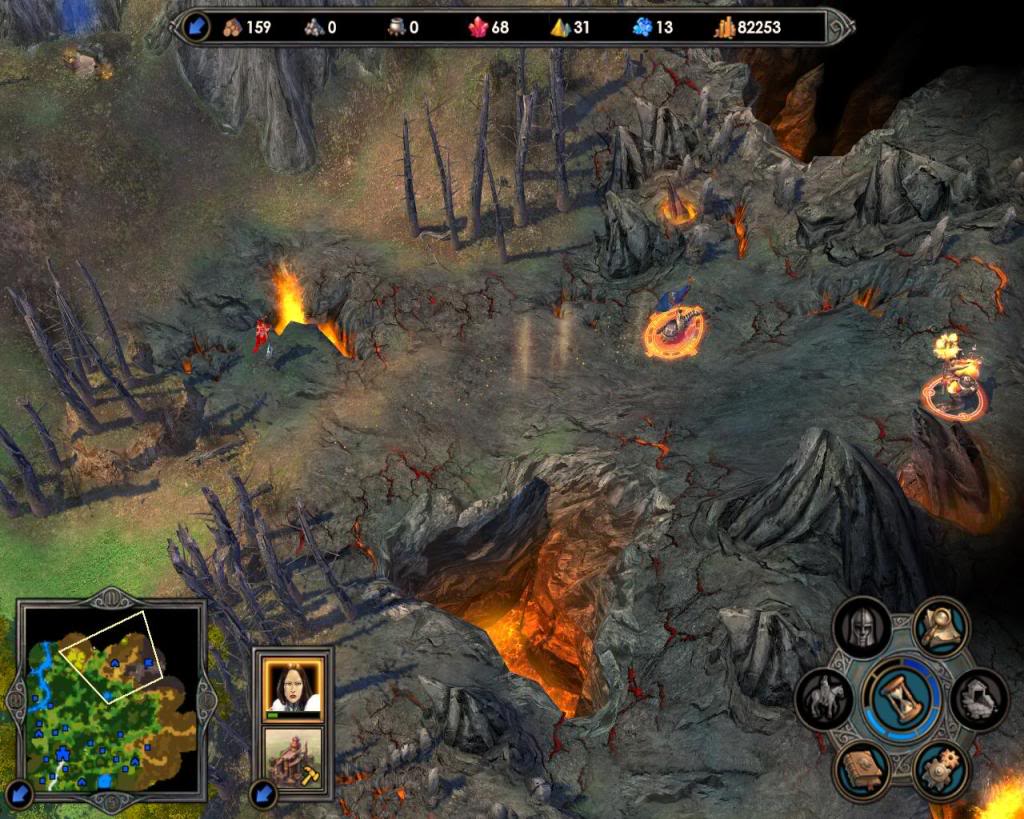Collapse the minimap with its blue arrow
1024x819 pixels.
coord(19,795)
